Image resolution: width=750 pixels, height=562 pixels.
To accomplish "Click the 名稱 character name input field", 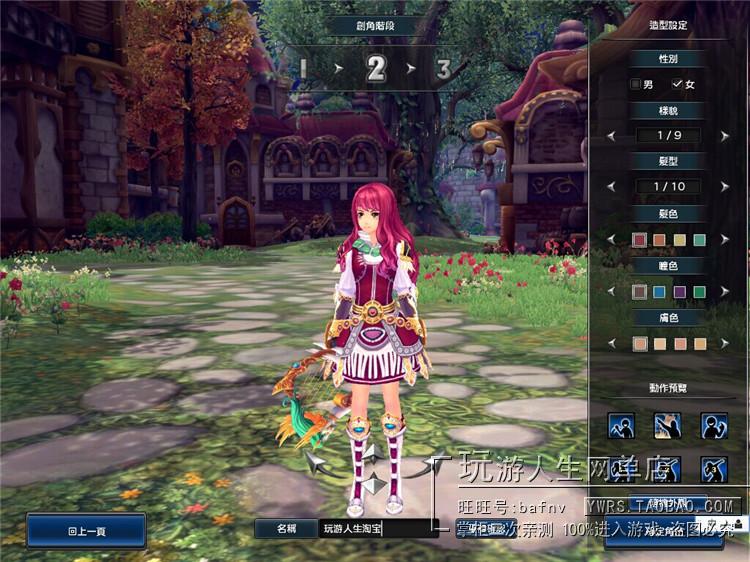I will [x=378, y=529].
